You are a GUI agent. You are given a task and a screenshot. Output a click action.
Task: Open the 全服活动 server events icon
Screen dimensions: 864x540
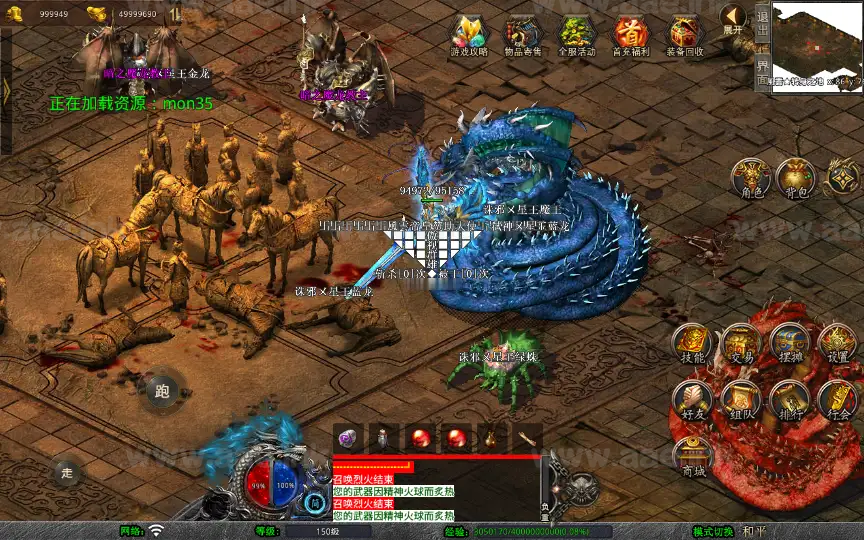tap(577, 35)
